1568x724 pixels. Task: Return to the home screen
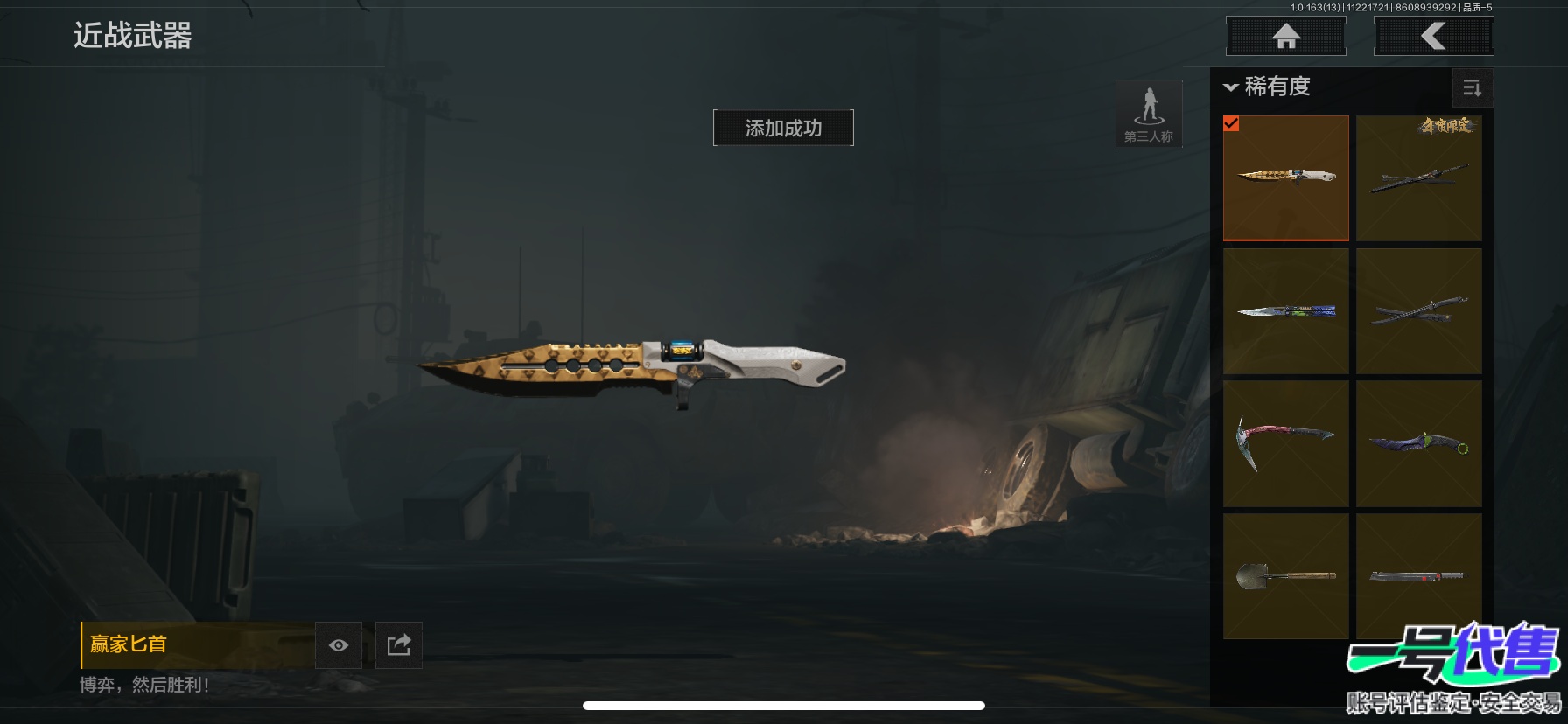click(1285, 37)
